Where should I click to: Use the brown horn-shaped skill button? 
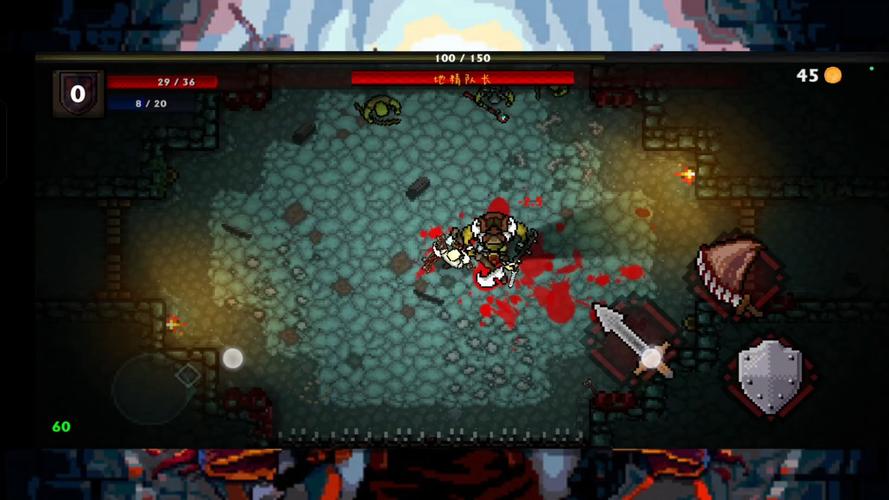740,272
